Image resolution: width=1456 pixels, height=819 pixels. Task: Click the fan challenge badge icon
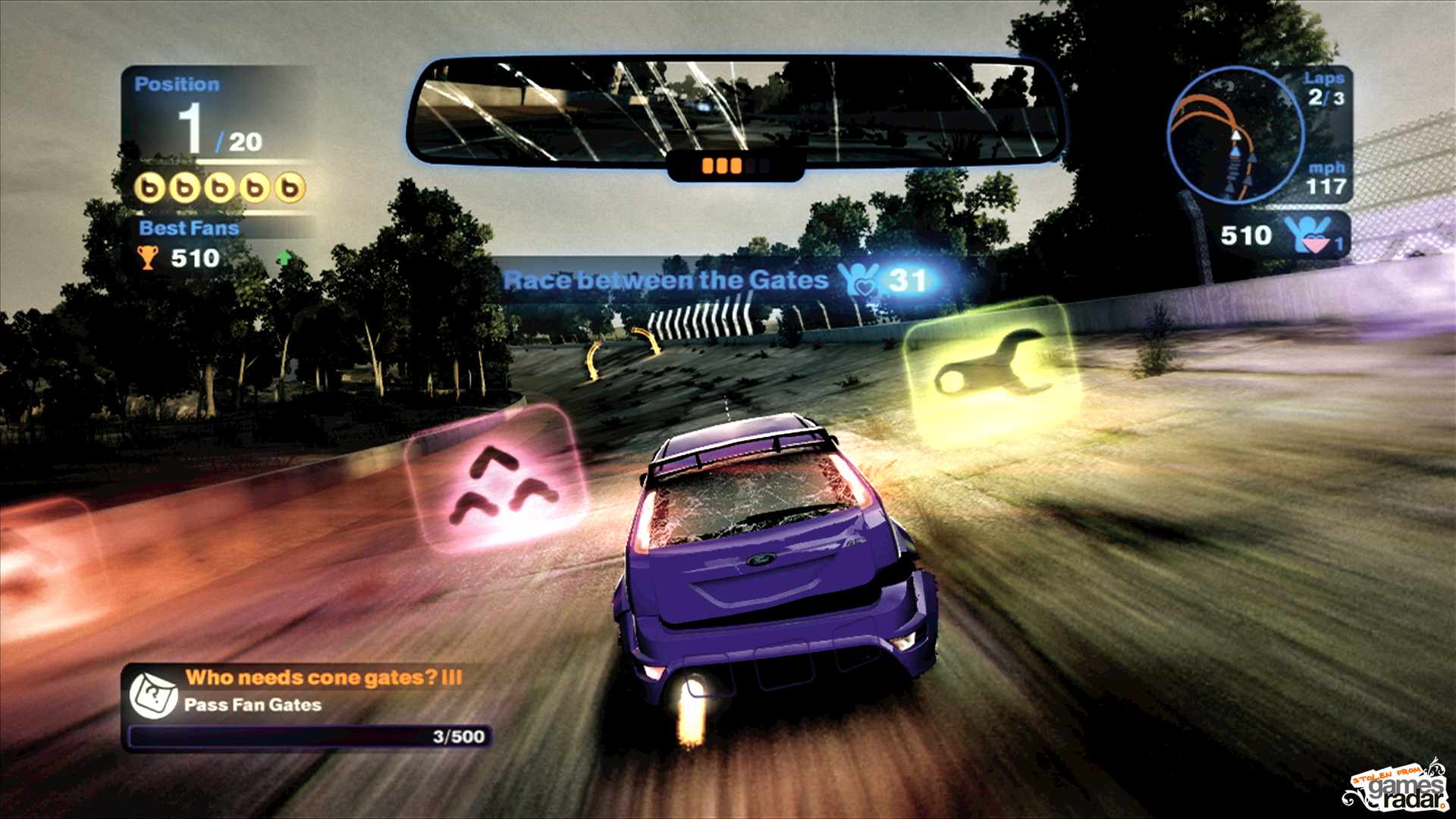[x=153, y=694]
